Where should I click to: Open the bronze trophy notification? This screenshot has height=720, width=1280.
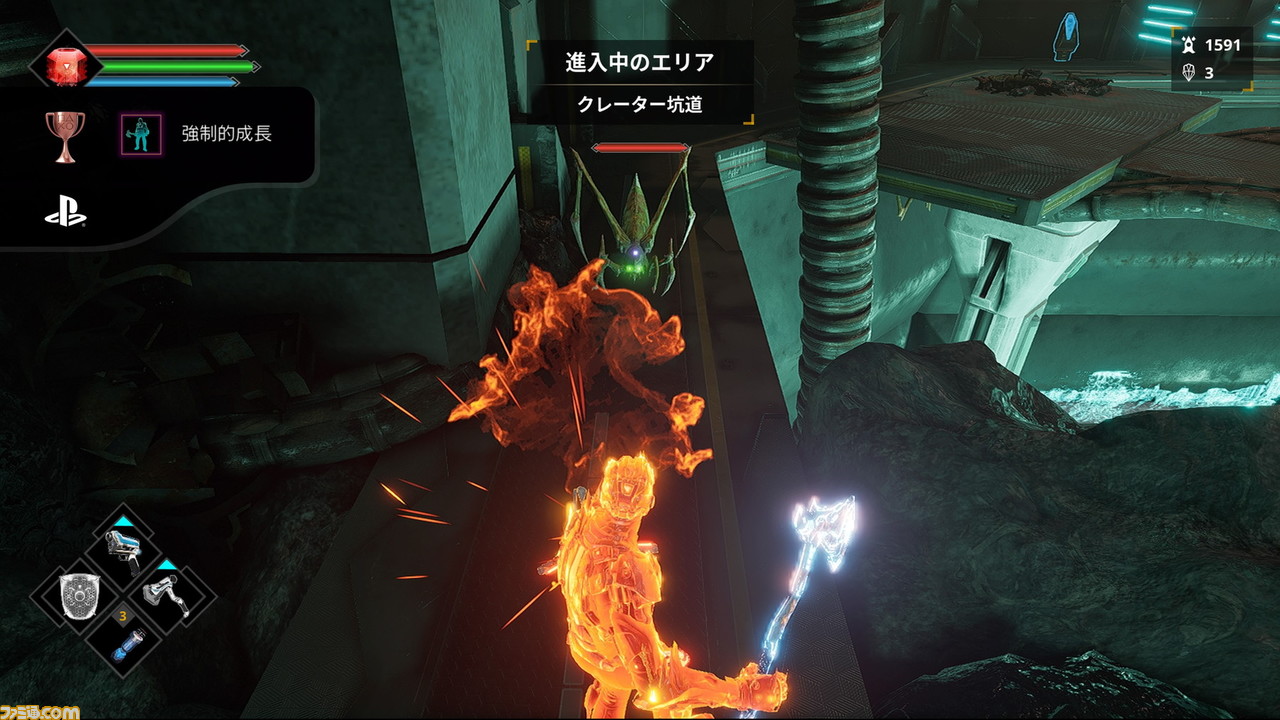pos(64,134)
